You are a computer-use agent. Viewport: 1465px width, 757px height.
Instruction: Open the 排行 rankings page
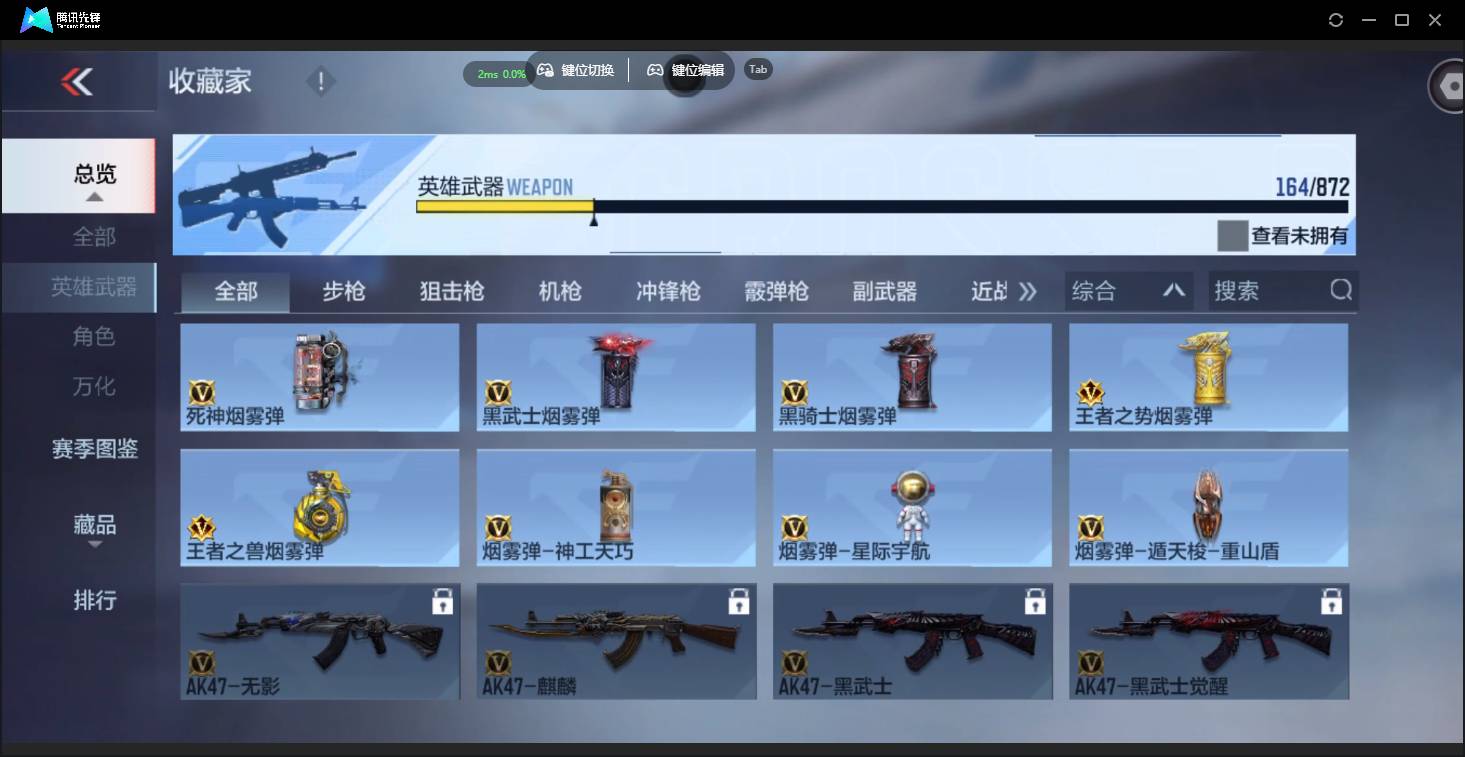pyautogui.click(x=95, y=600)
